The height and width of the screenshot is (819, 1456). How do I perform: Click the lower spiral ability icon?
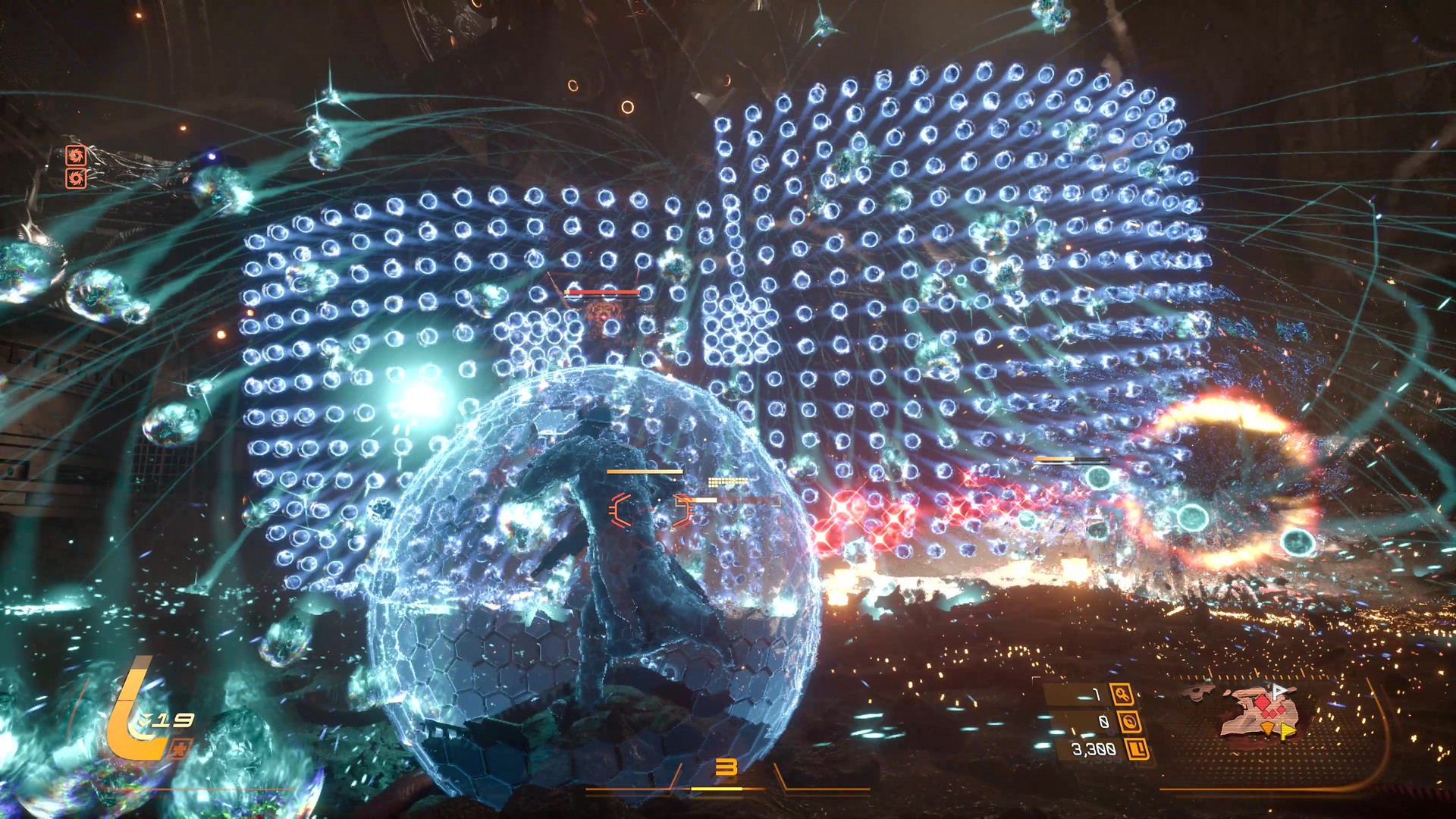pos(76,180)
